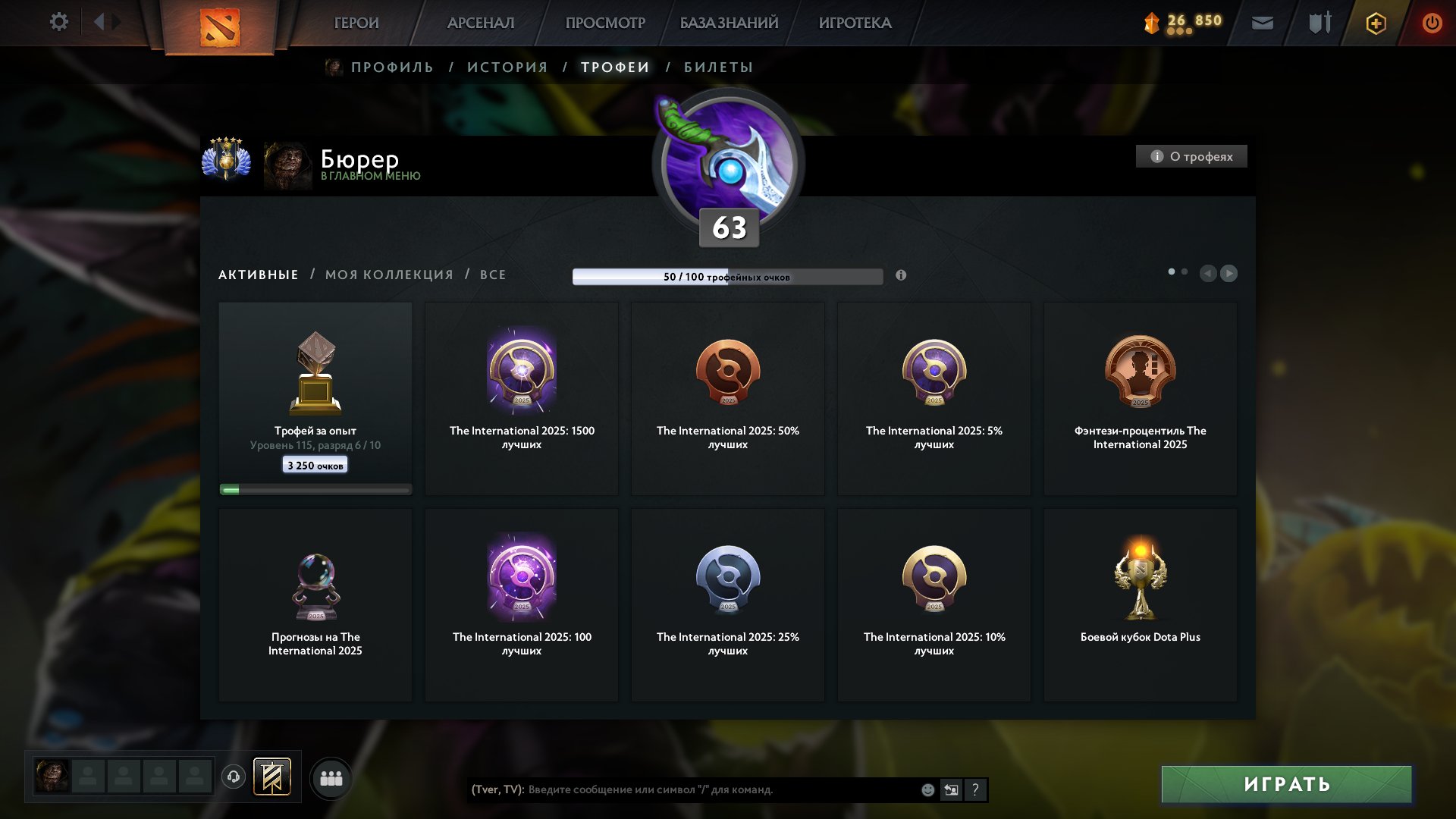Focus the chat message input field

[720, 789]
